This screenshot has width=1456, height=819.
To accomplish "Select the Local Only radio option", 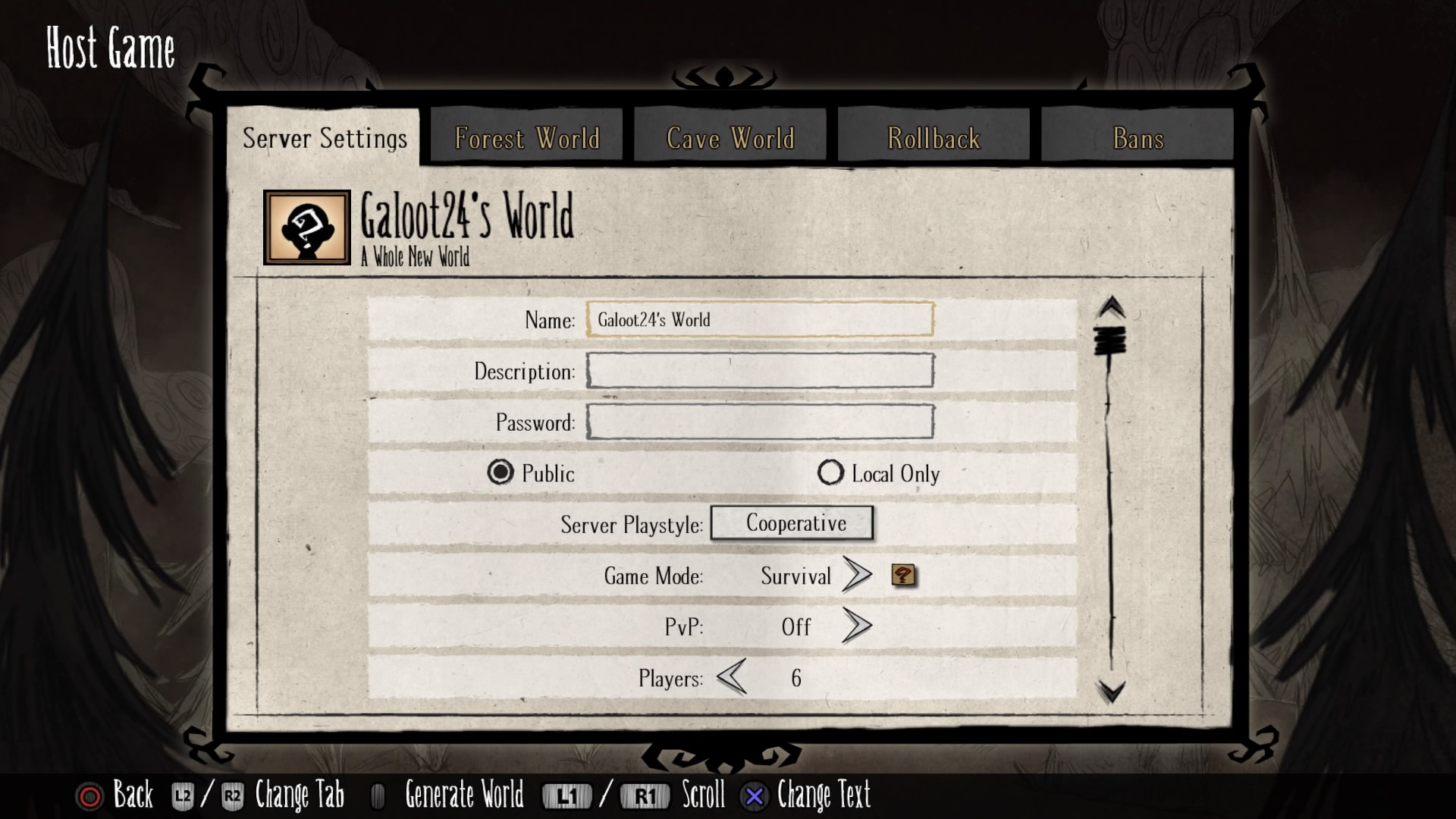I will pyautogui.click(x=830, y=472).
